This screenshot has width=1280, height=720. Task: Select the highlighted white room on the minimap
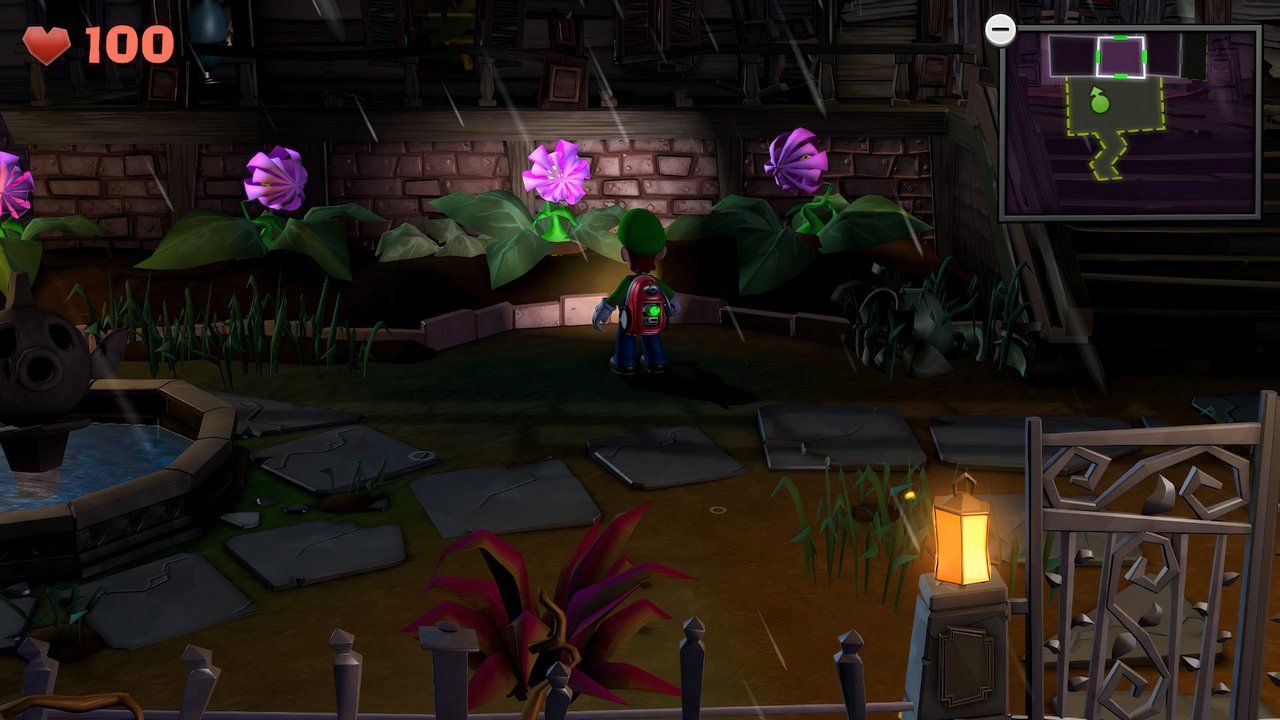pos(1122,55)
